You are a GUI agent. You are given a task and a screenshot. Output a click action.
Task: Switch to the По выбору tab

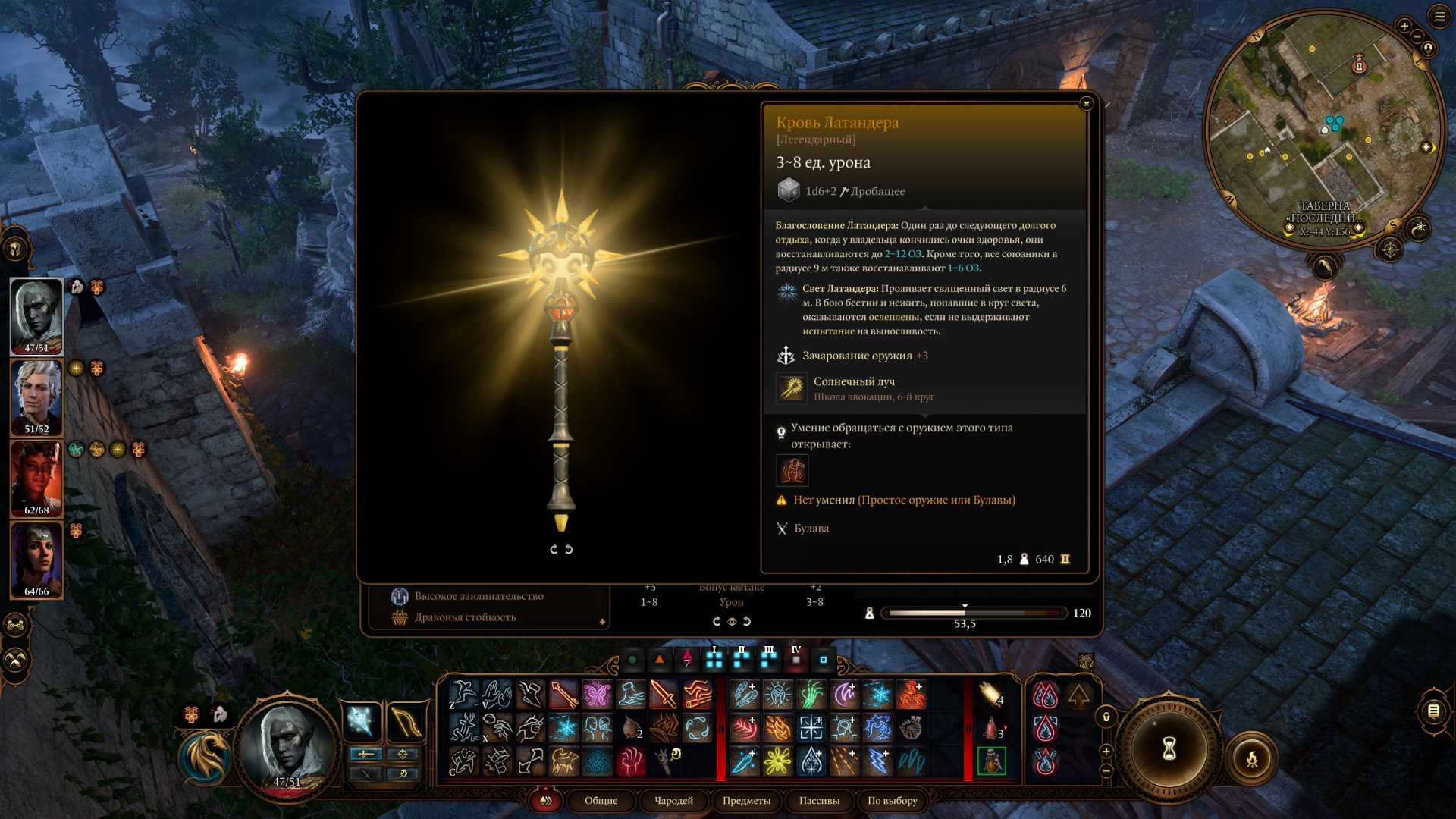pos(892,800)
